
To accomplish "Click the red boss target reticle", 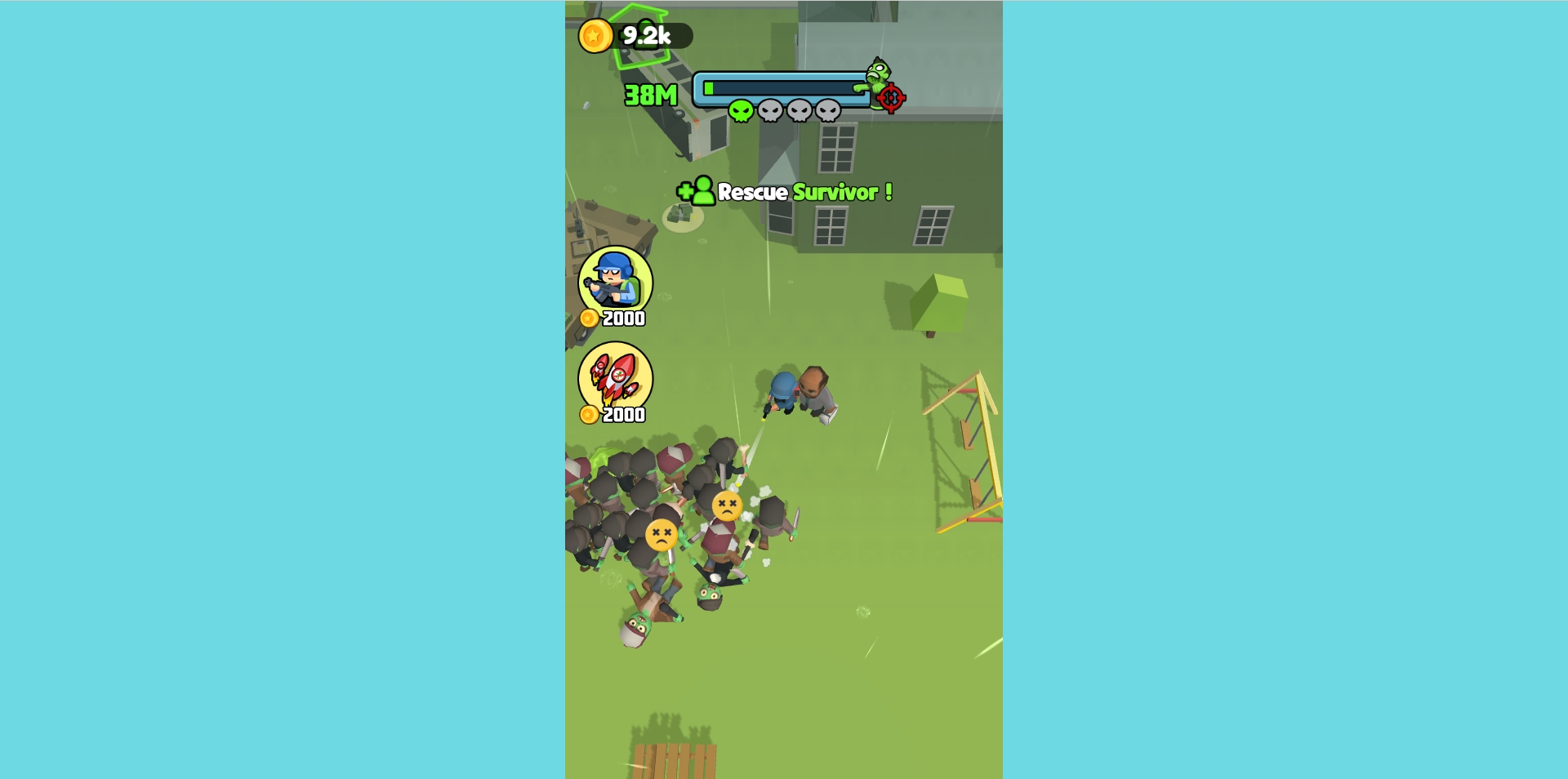I will pos(889,98).
